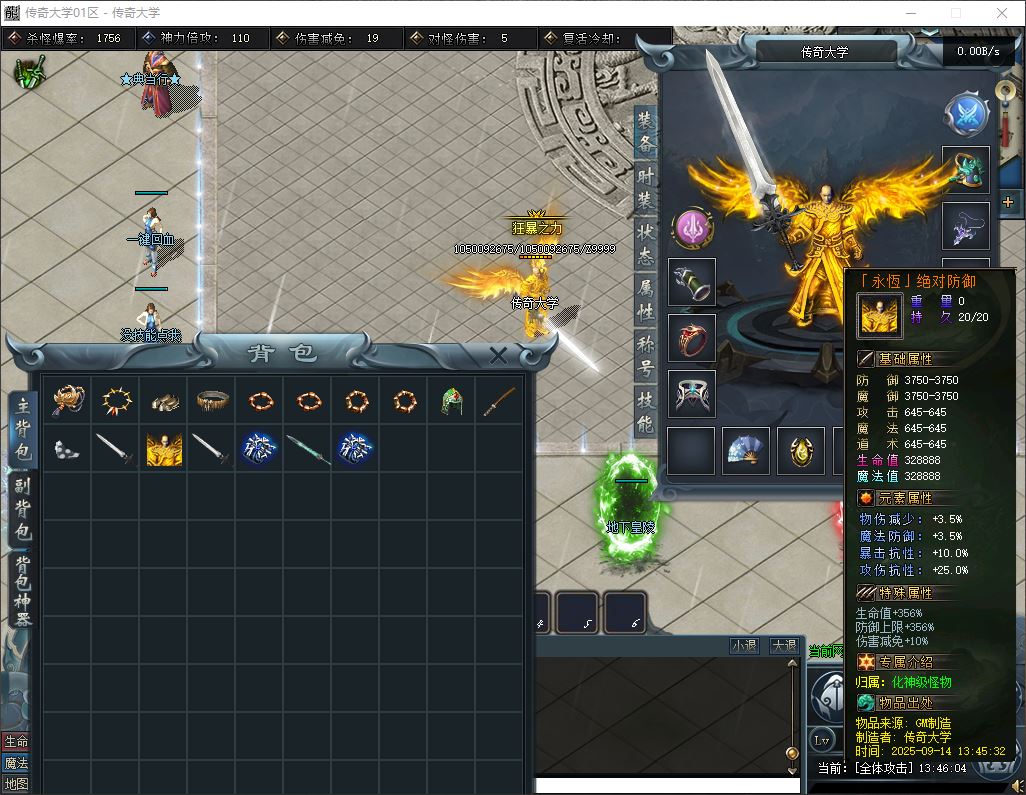
Task: Click the 小退 logout button
Action: tap(744, 646)
